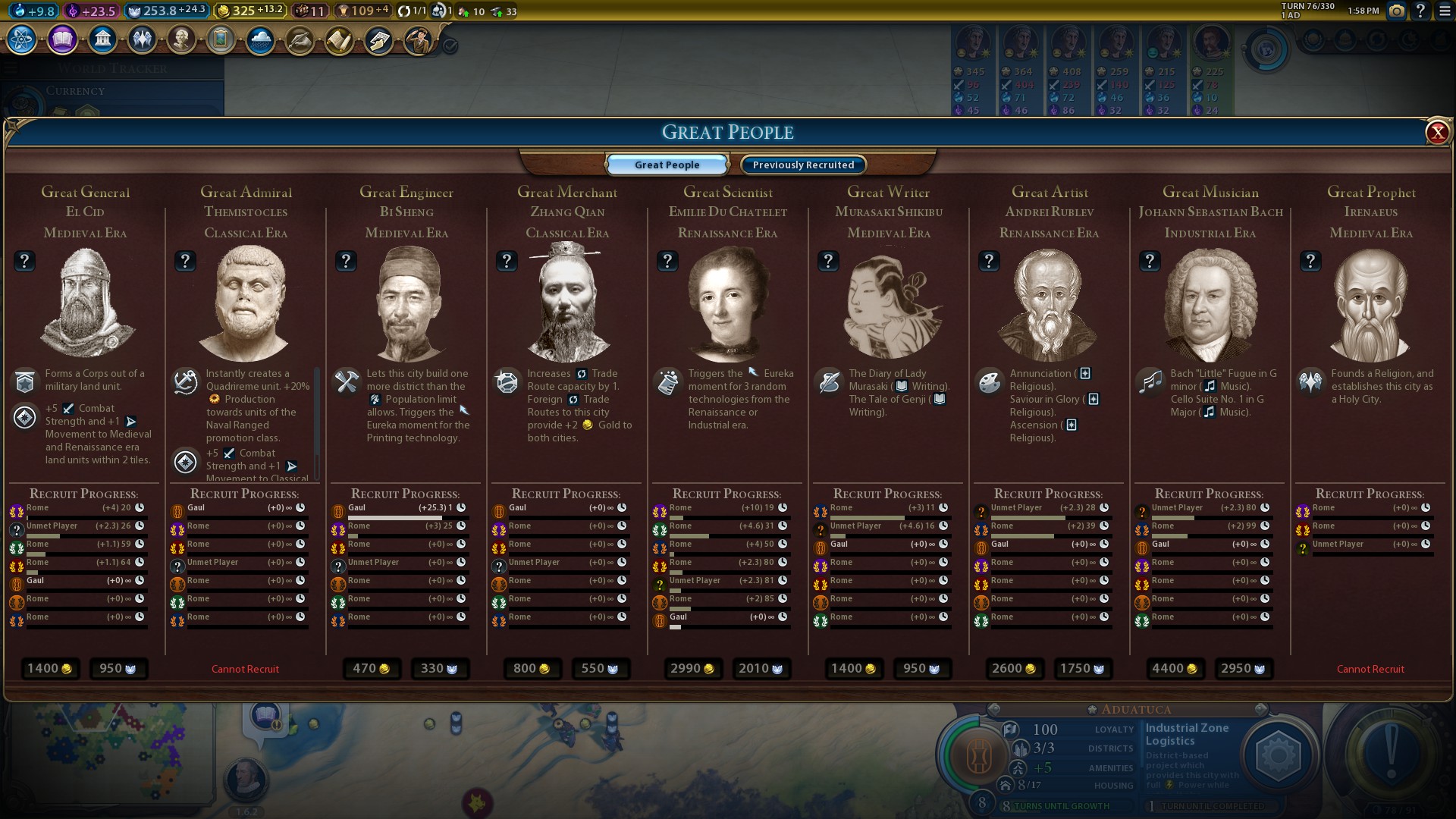The width and height of the screenshot is (1456, 819).
Task: Patronize Andrei Rublev with 2600 gold
Action: (x=1015, y=668)
